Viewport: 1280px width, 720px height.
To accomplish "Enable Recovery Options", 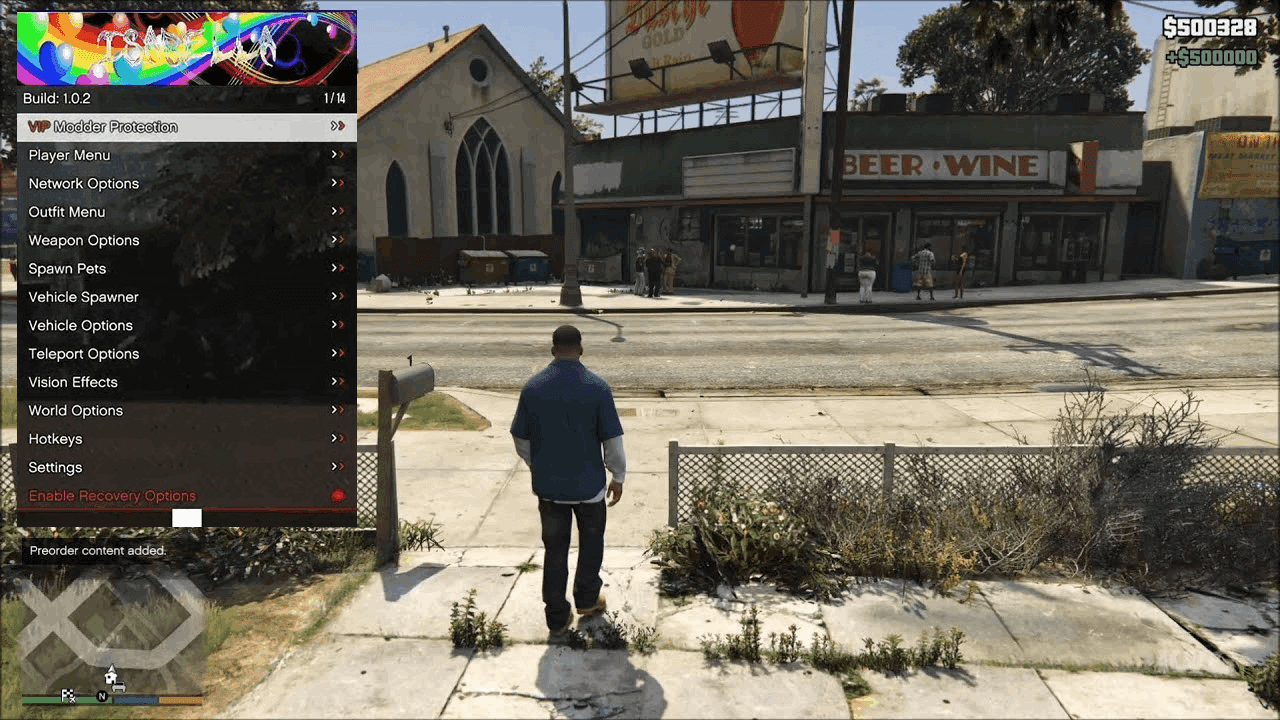I will 112,495.
